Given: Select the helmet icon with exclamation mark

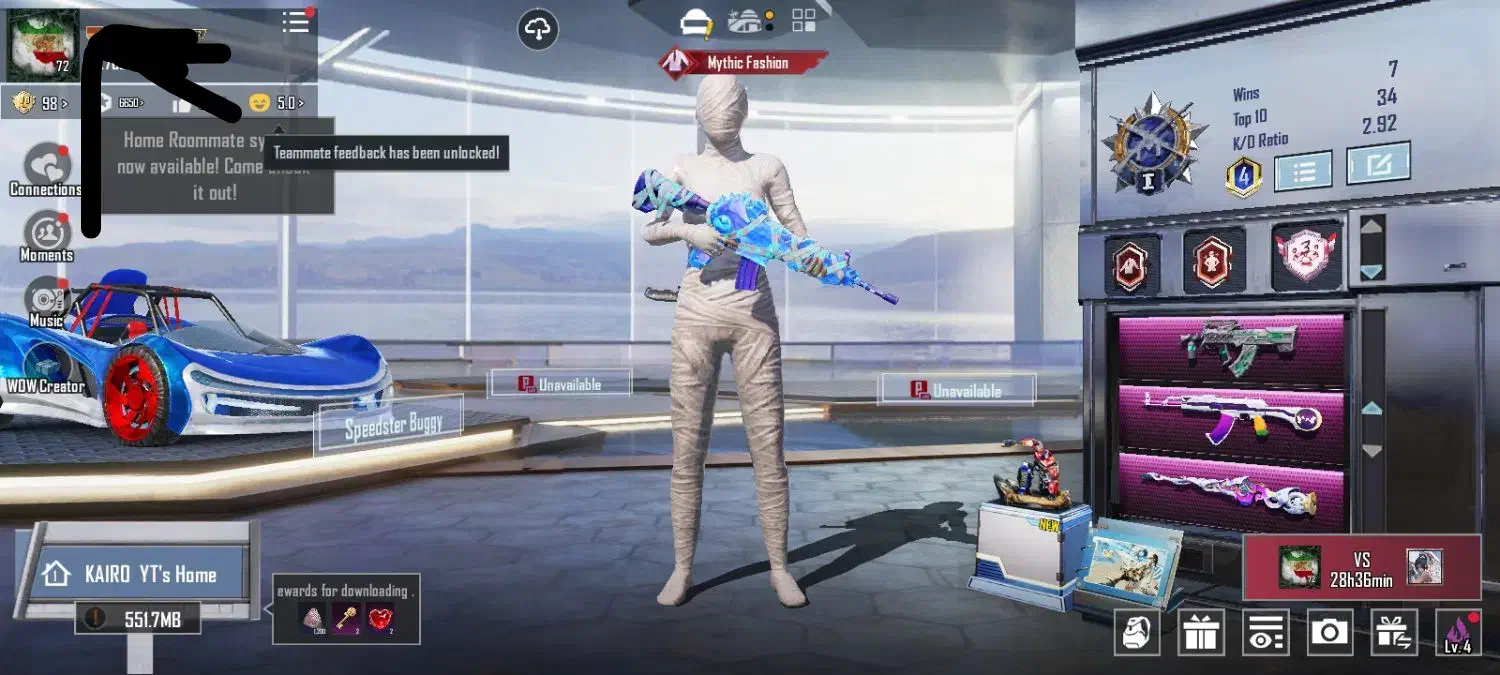Looking at the screenshot, I should pos(694,21).
